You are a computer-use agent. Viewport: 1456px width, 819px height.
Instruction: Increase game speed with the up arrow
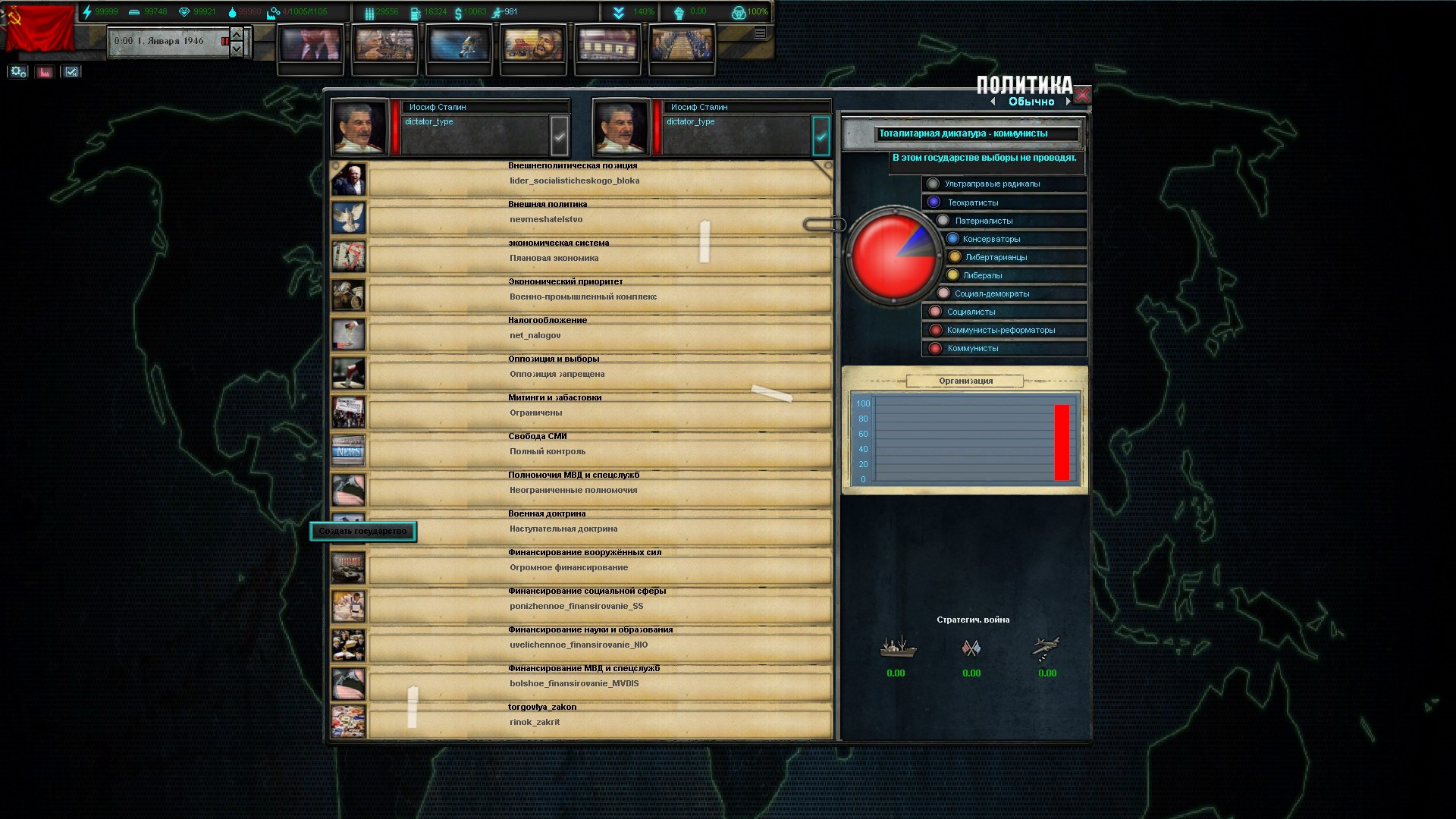(237, 34)
